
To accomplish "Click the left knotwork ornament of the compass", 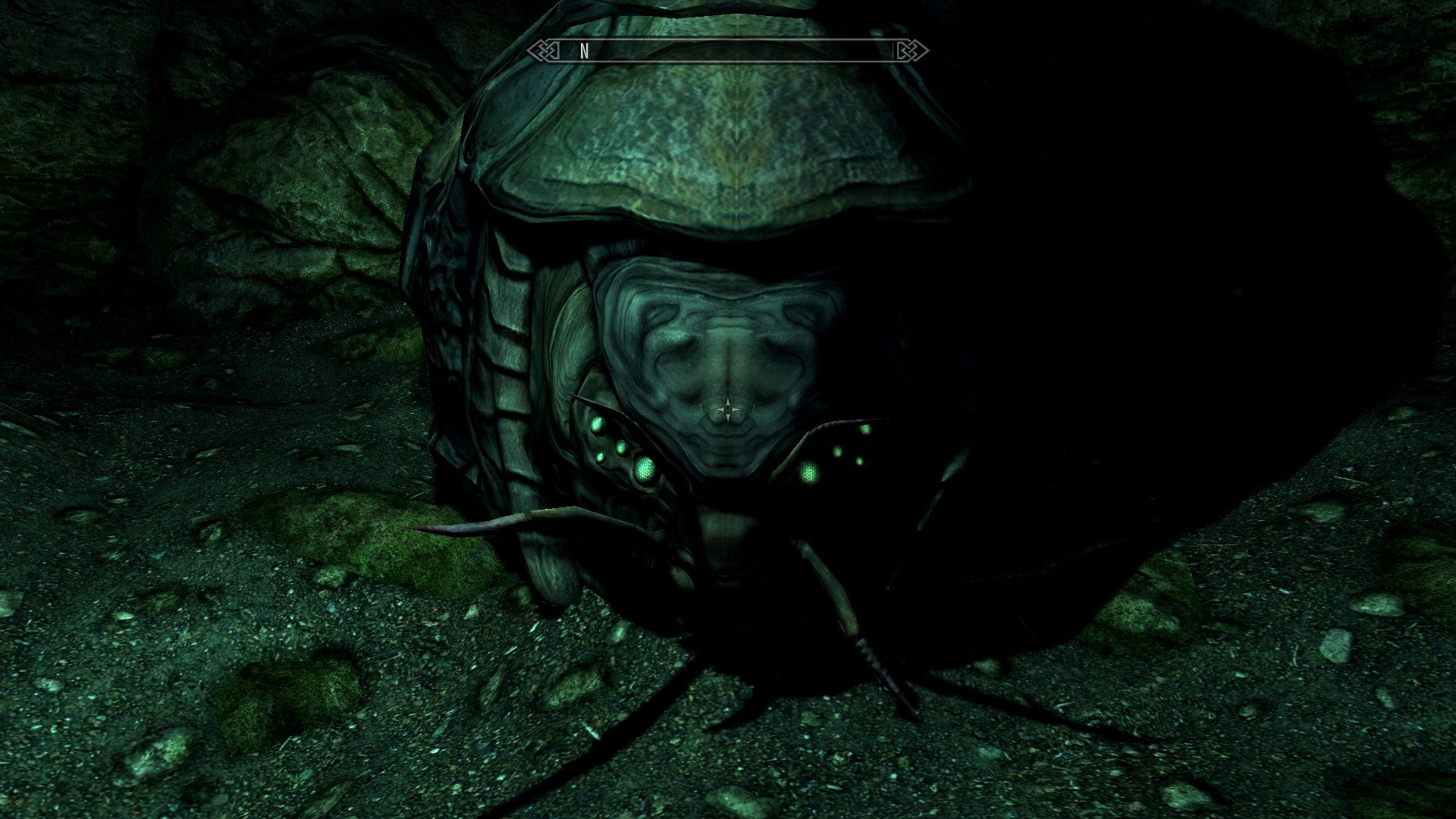I will point(543,50).
